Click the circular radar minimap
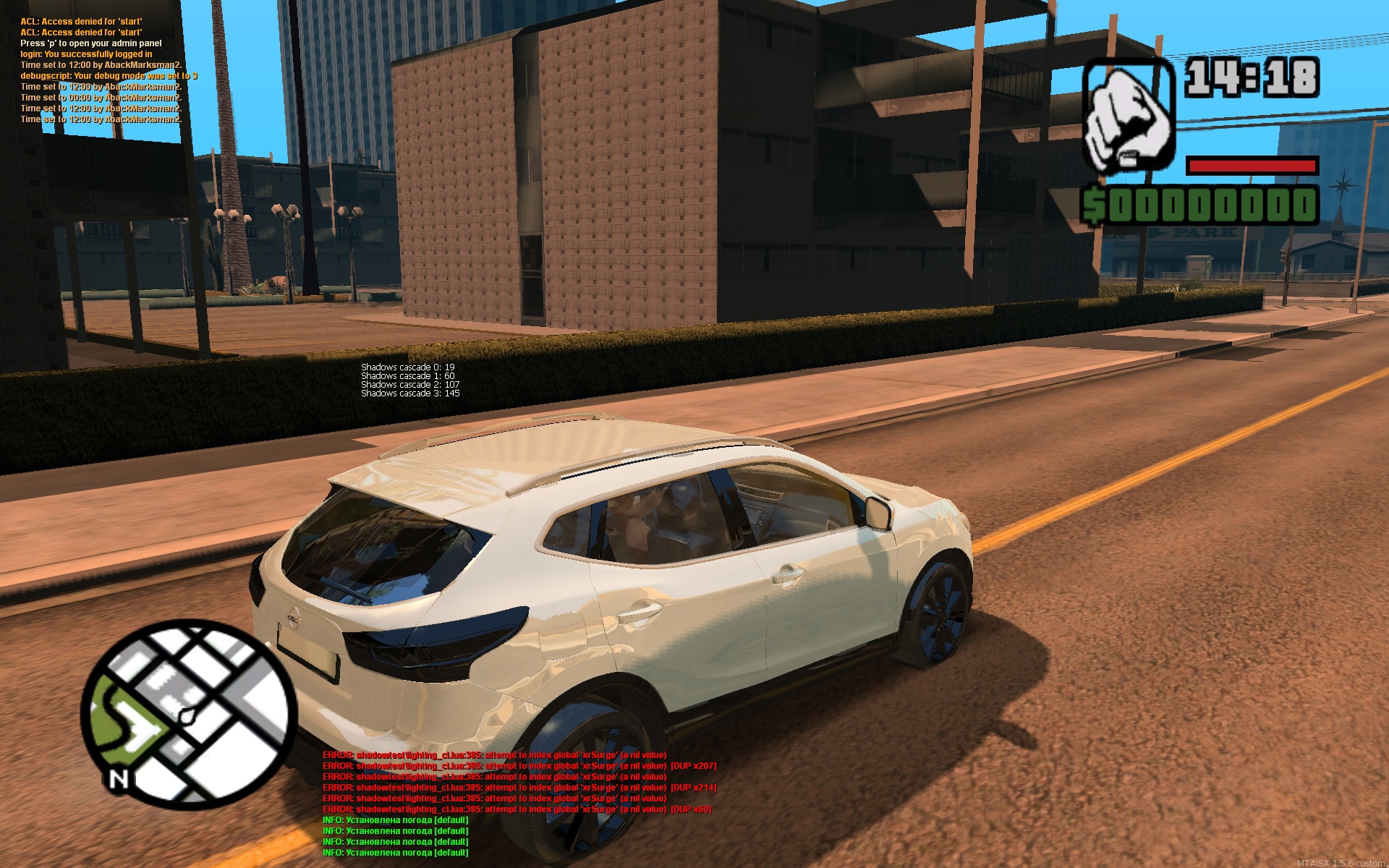 point(190,716)
